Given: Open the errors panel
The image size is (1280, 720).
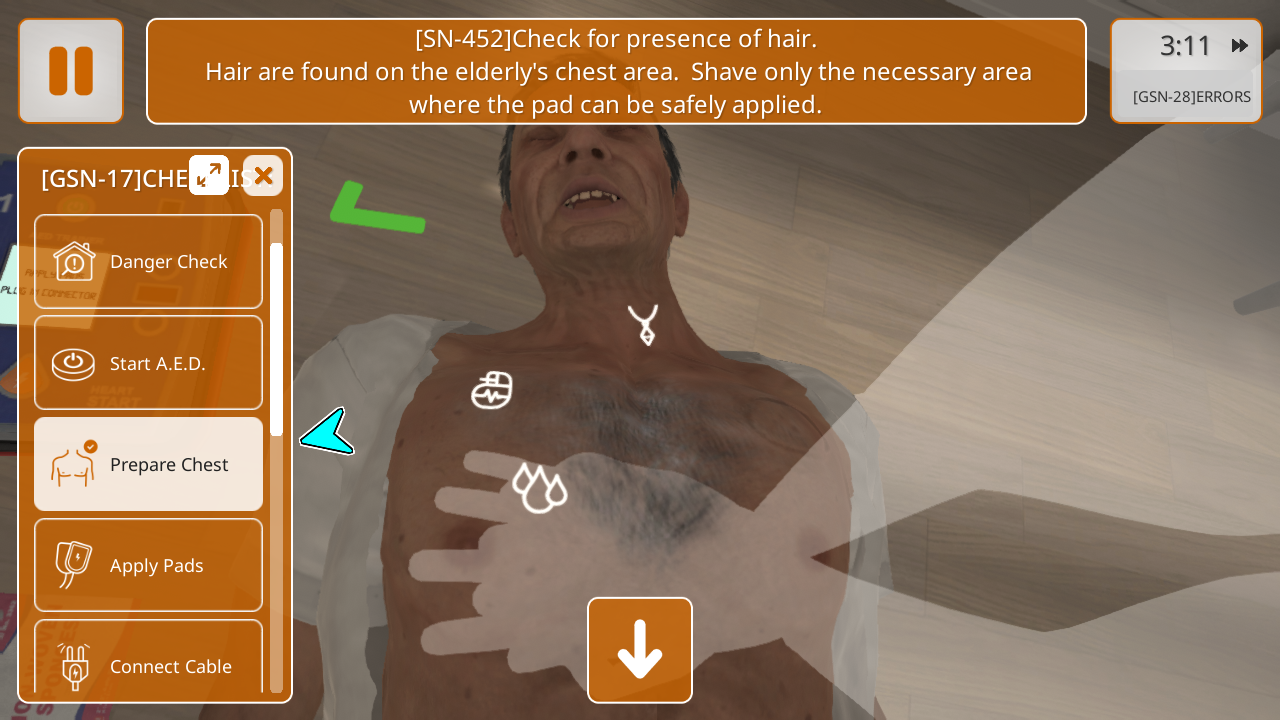Looking at the screenshot, I should coord(1191,97).
